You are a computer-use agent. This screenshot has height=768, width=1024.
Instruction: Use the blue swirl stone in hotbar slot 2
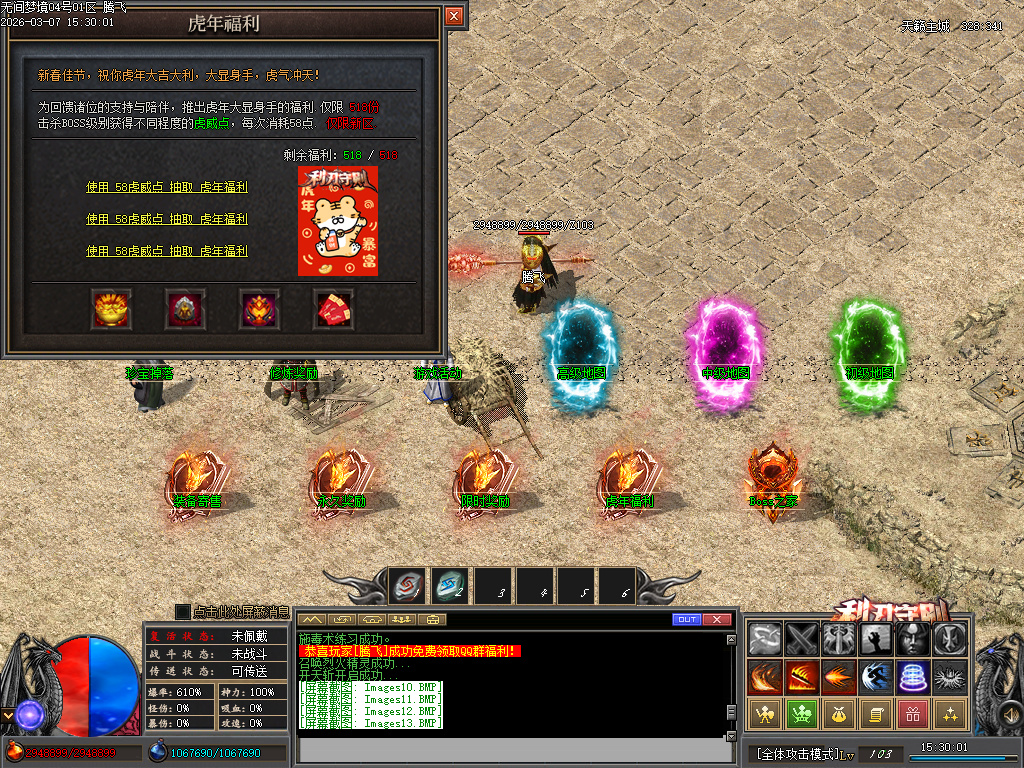[450, 586]
